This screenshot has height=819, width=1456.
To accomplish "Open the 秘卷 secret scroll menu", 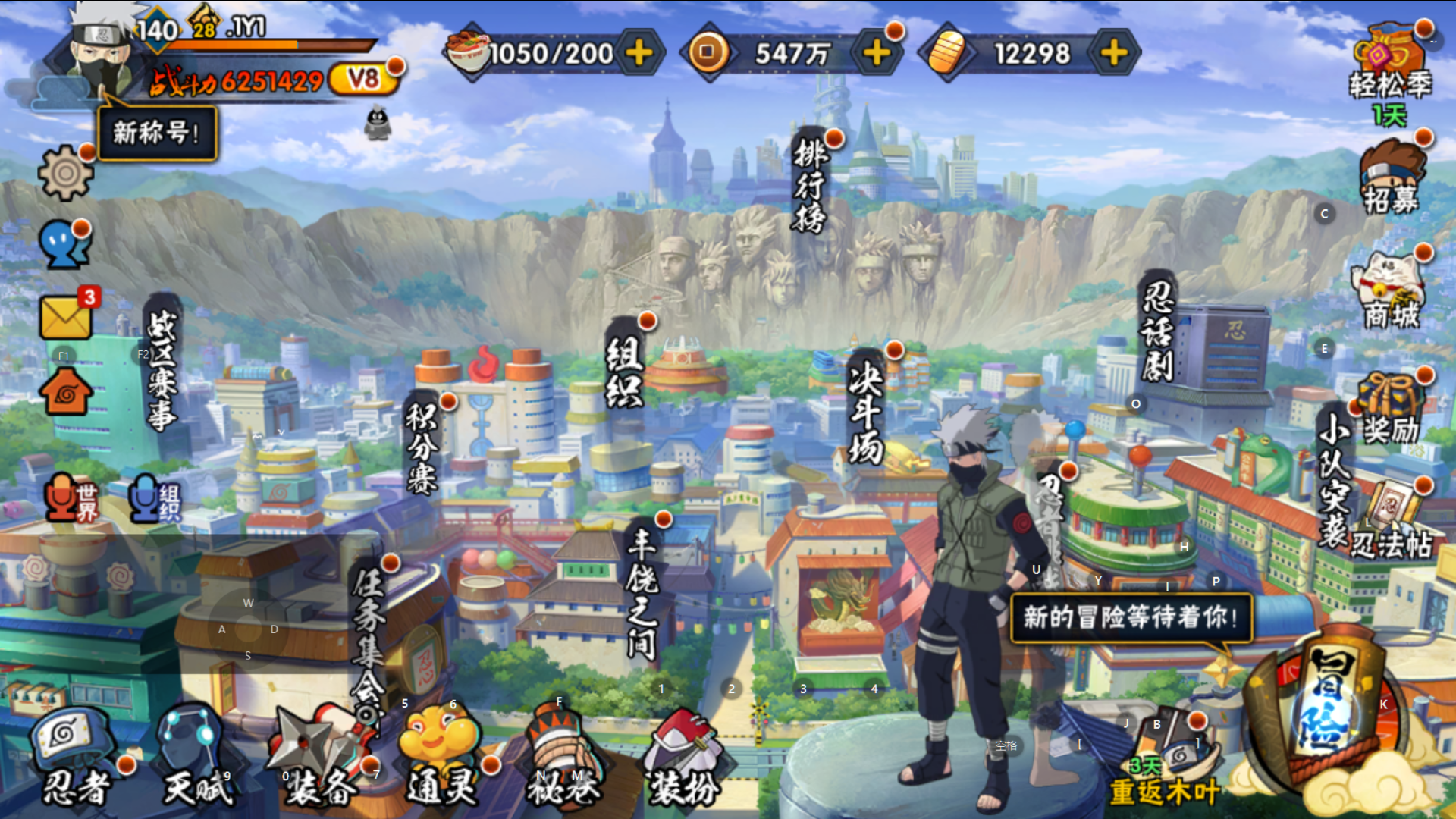I will [x=563, y=758].
